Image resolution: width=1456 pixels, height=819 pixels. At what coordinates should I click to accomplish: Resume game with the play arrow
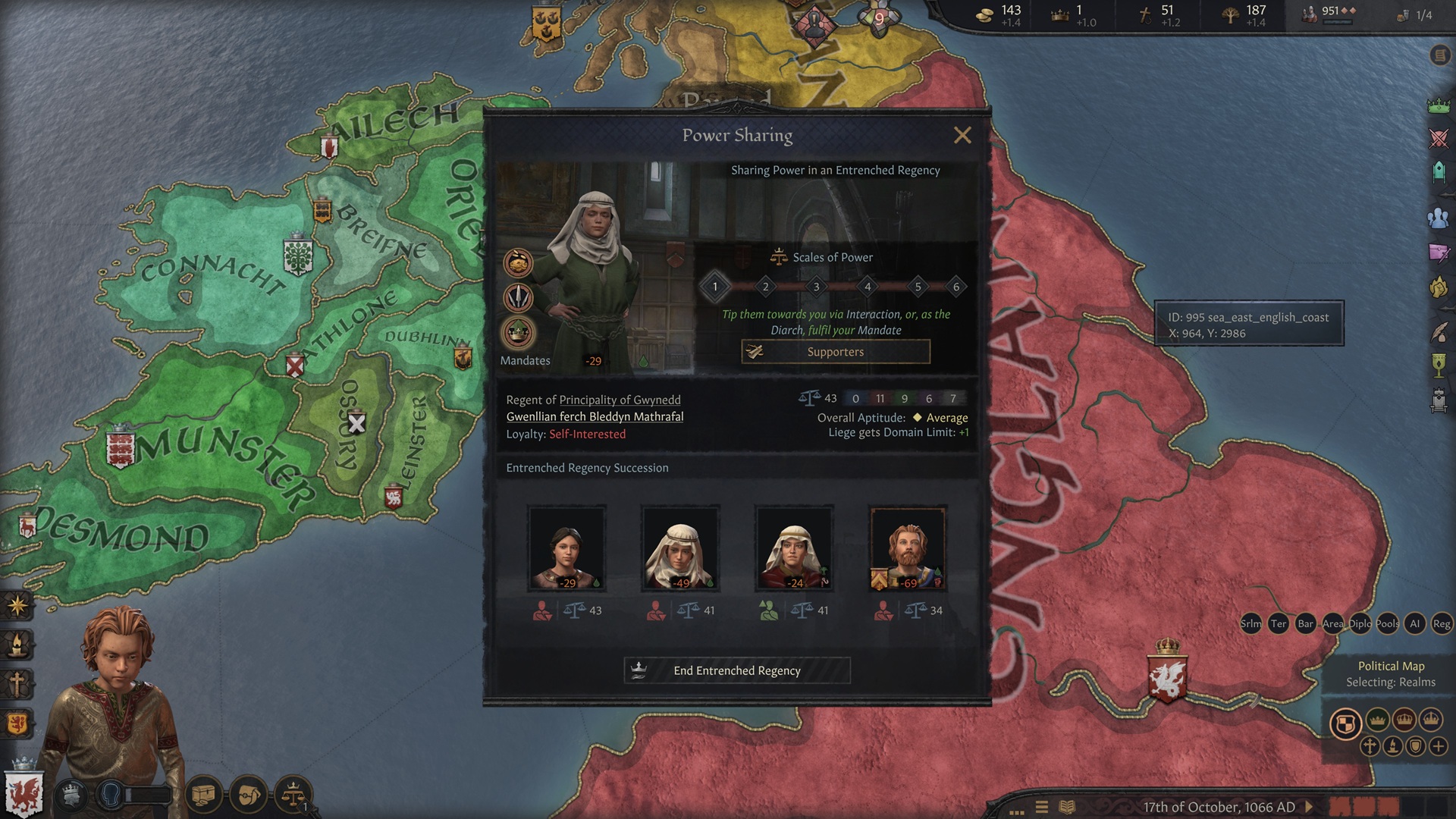(x=1308, y=807)
